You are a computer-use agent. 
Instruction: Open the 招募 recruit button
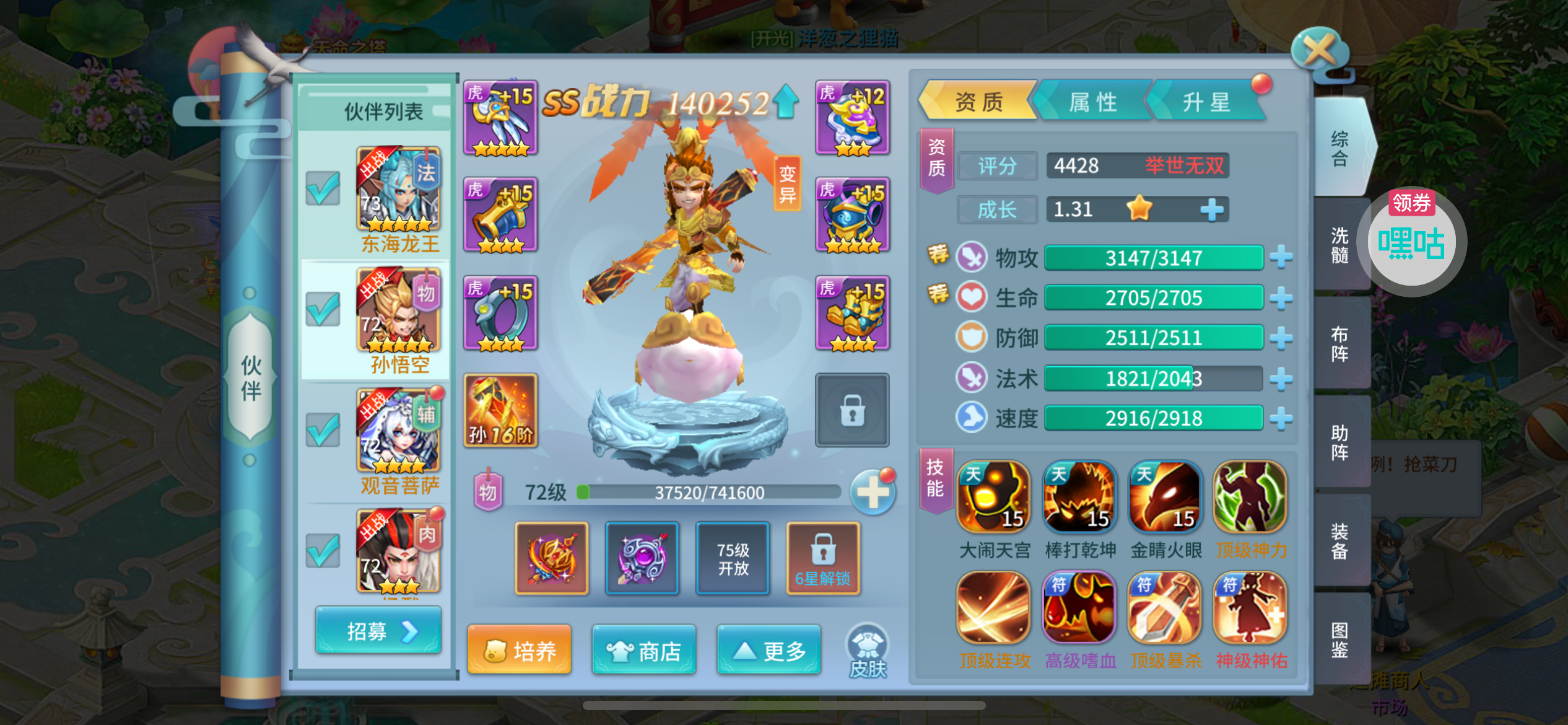pos(378,631)
